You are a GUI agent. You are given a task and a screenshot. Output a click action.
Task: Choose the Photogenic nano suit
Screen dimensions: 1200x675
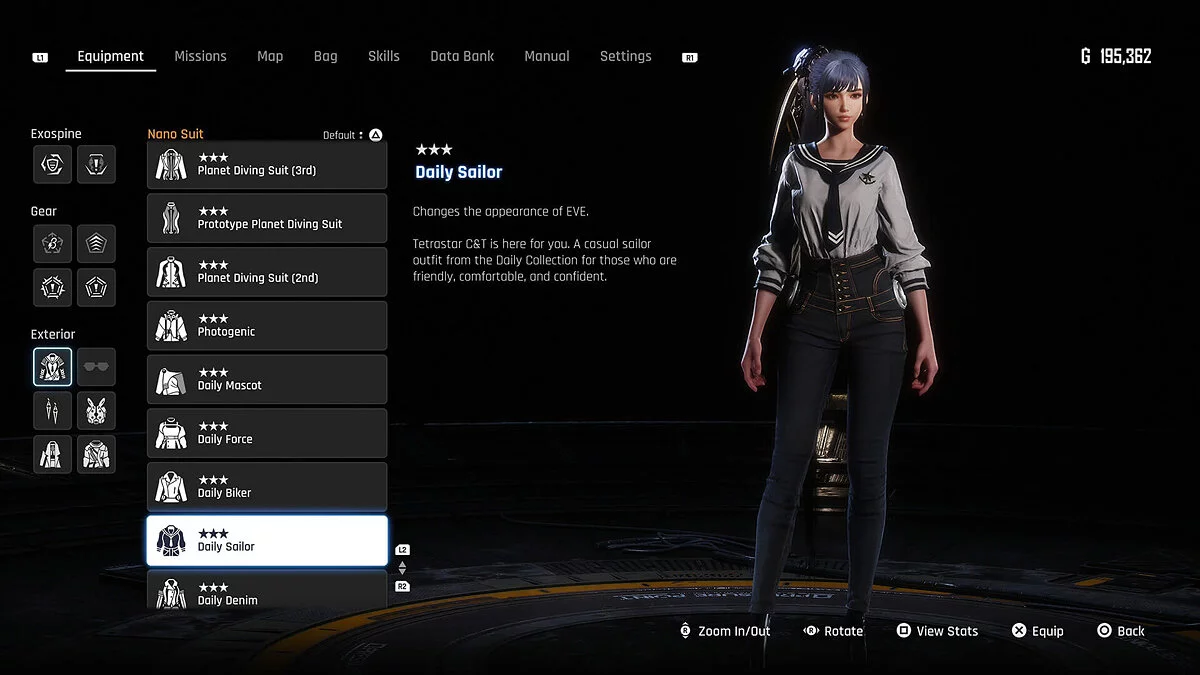[267, 326]
